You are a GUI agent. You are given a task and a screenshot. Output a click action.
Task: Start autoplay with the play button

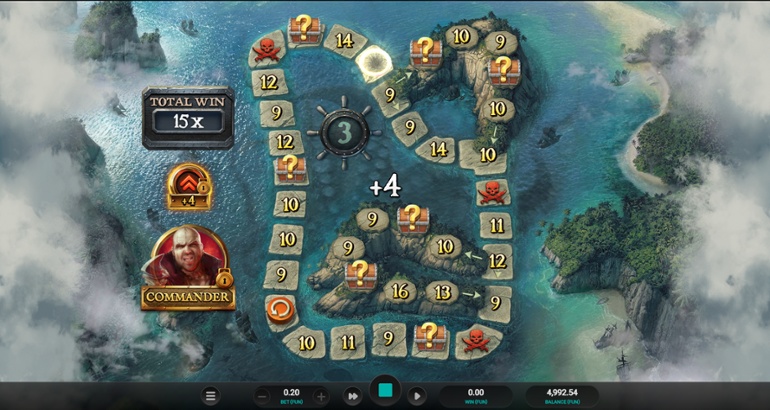click(418, 396)
